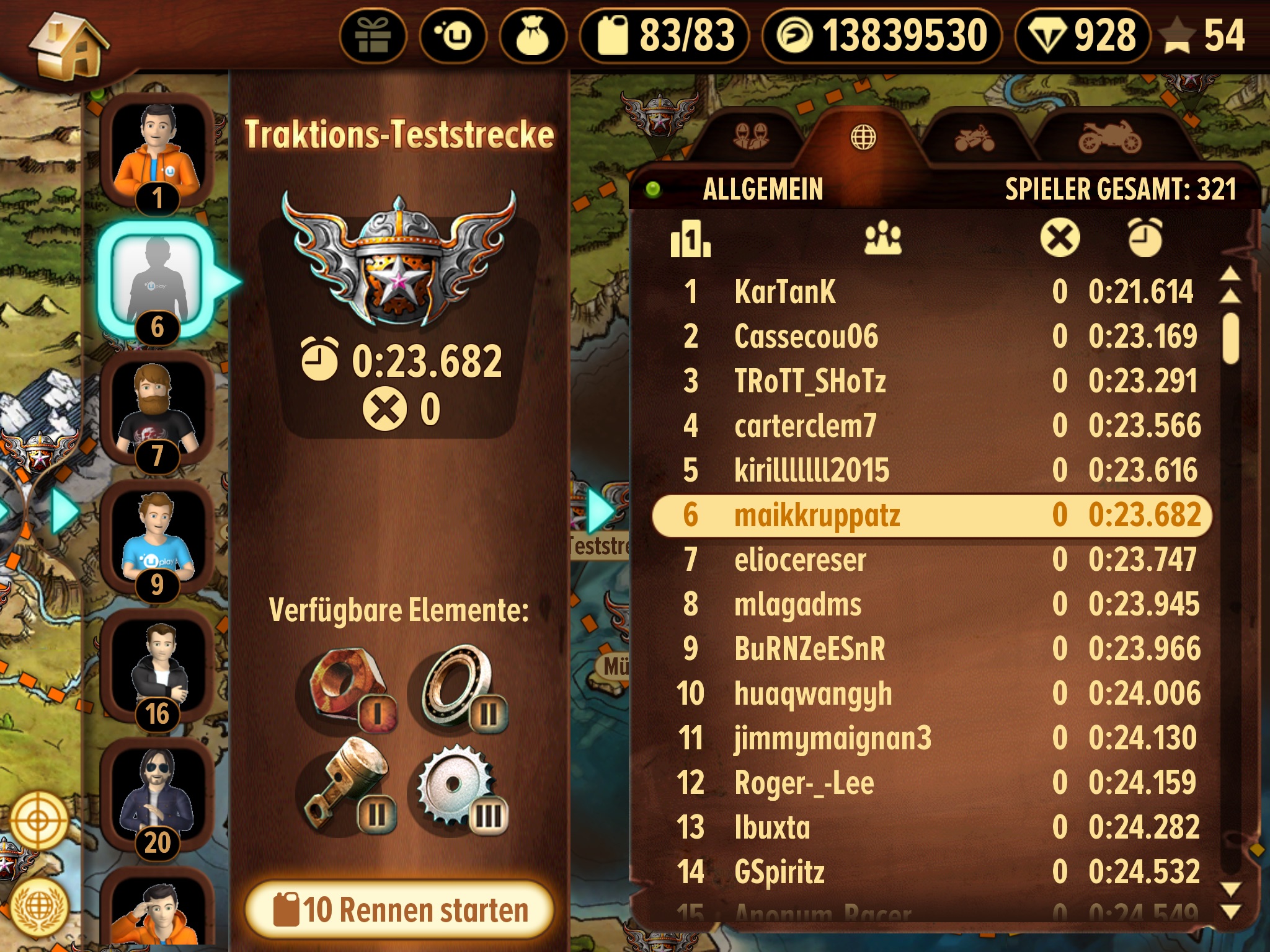The height and width of the screenshot is (952, 1270).
Task: Start race with 10 Rennen starten
Action: (400, 909)
